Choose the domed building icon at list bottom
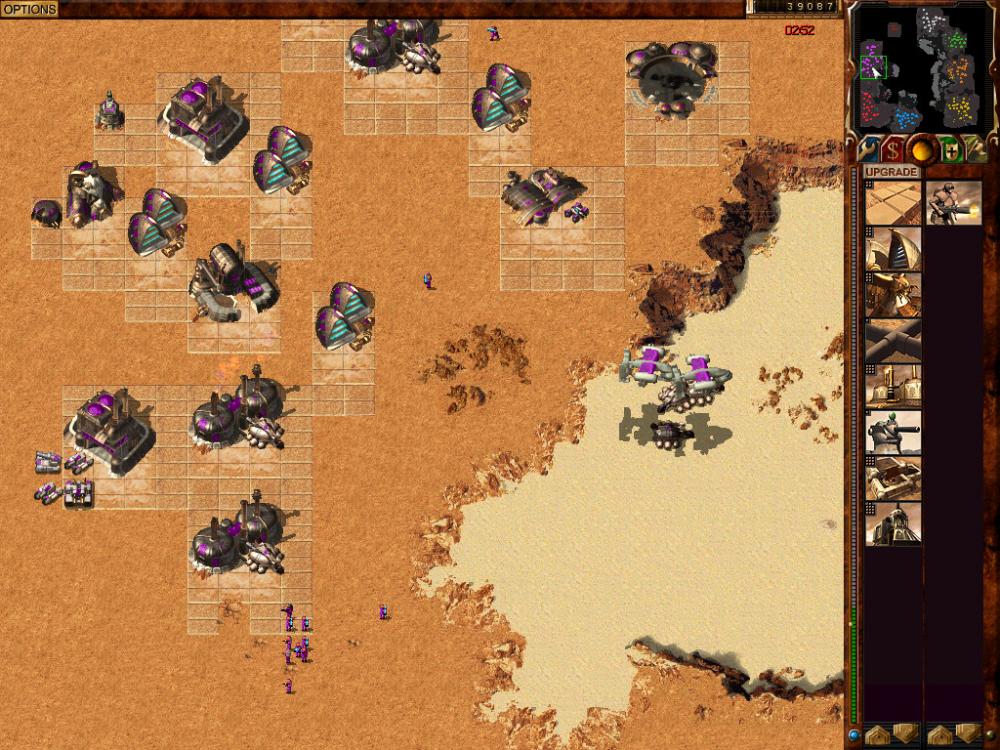Screen dimensions: 1000x750 893,523
